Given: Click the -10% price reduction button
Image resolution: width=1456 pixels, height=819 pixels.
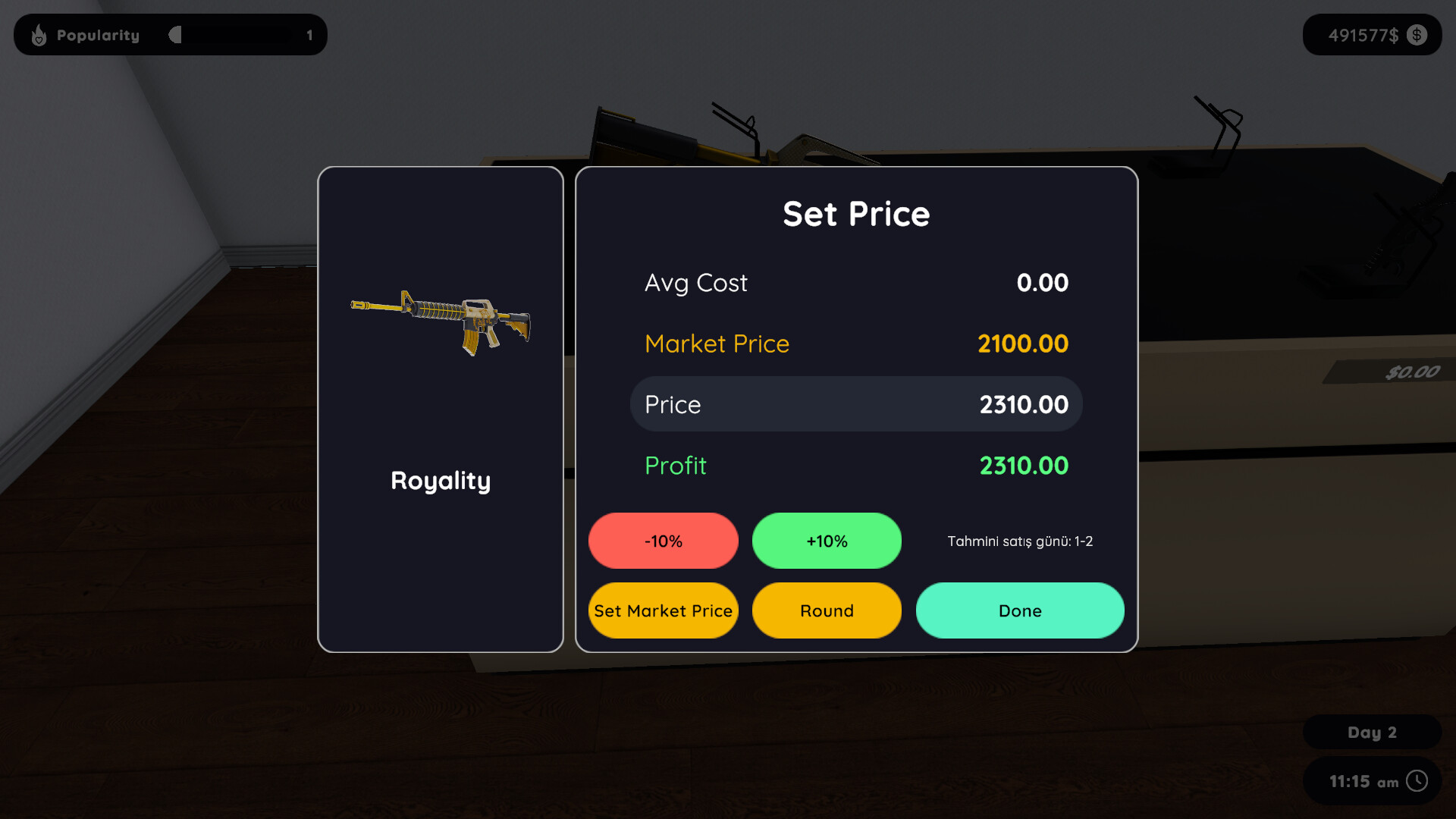Looking at the screenshot, I should tap(663, 541).
